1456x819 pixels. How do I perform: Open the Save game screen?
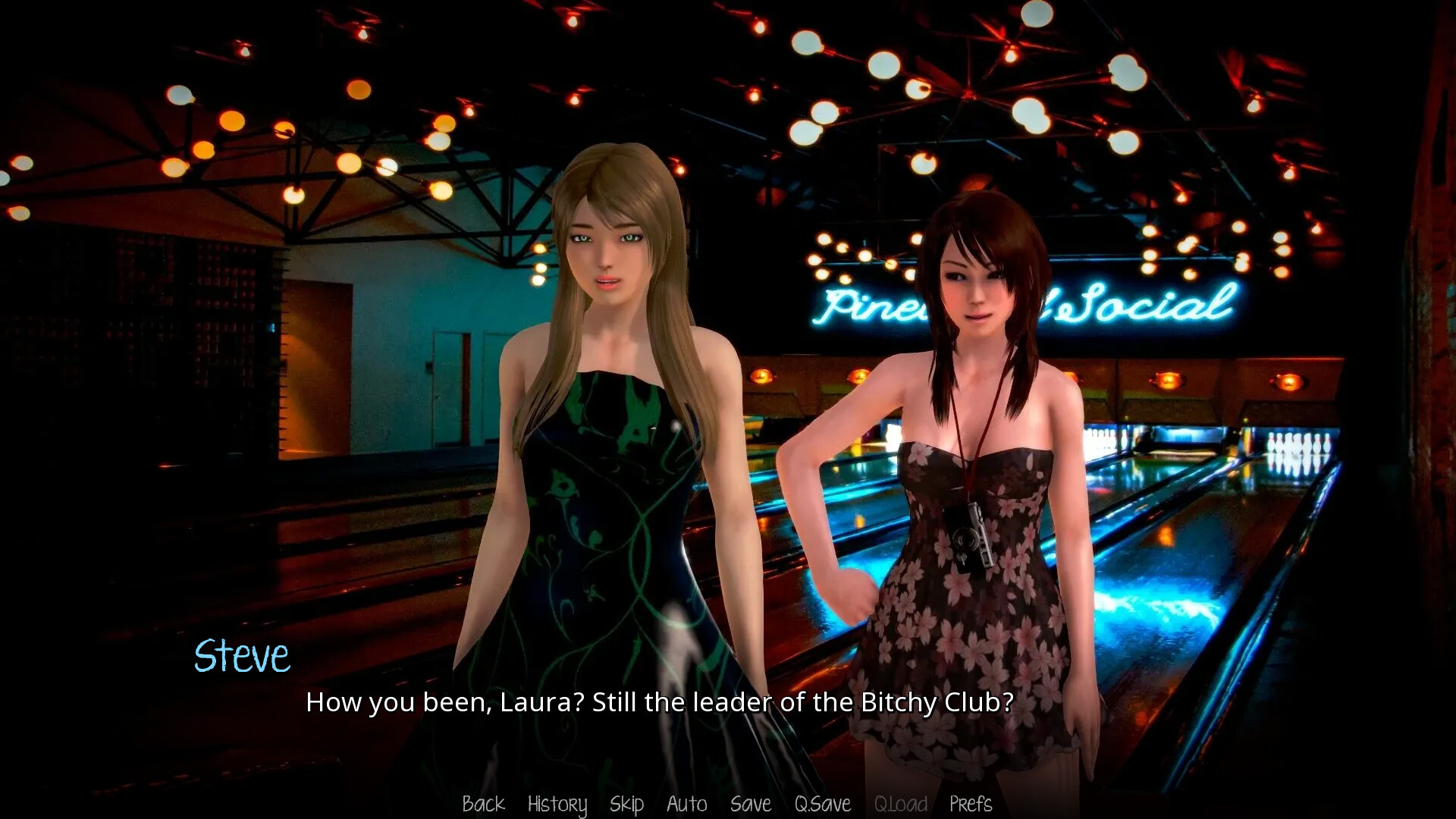(750, 804)
